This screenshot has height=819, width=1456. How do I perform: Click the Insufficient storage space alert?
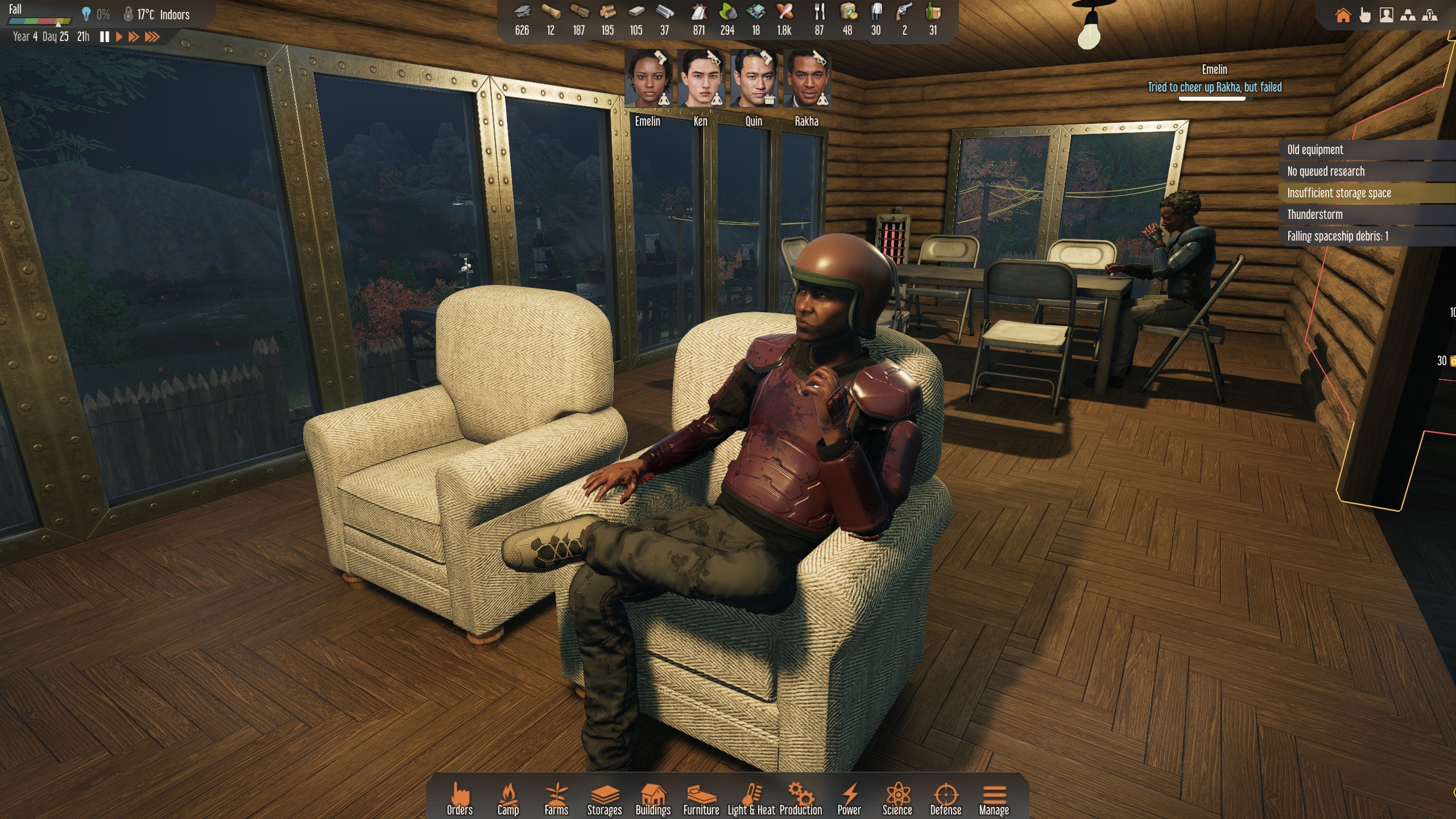pyautogui.click(x=1339, y=193)
